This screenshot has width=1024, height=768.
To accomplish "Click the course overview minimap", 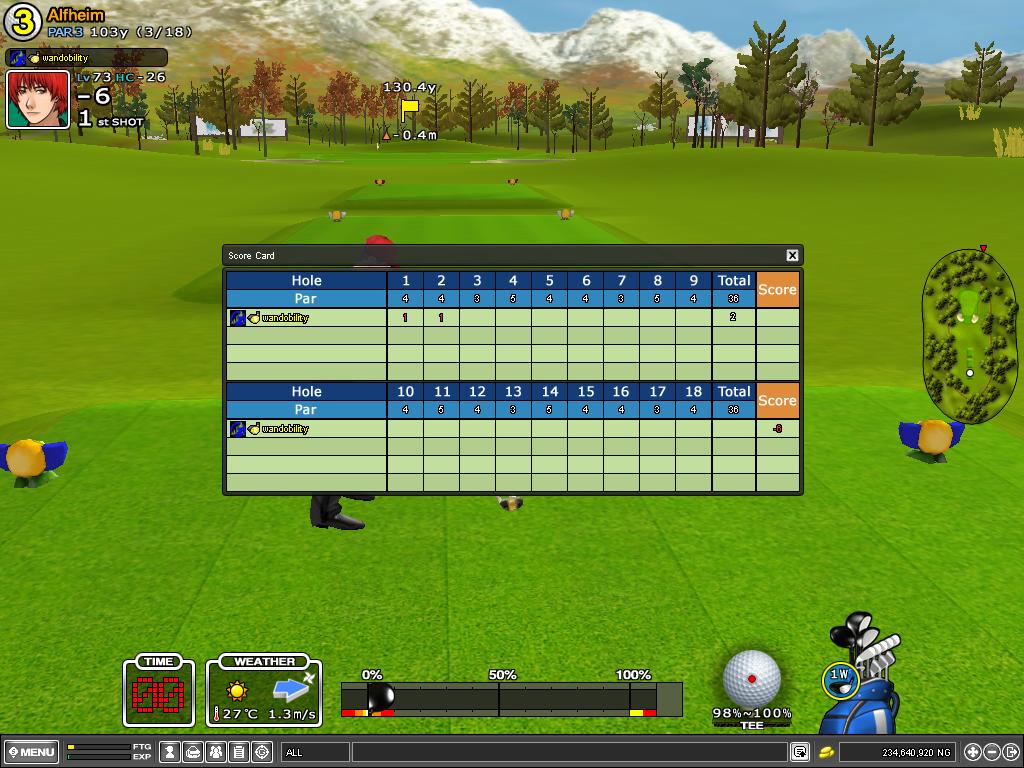I will click(969, 333).
